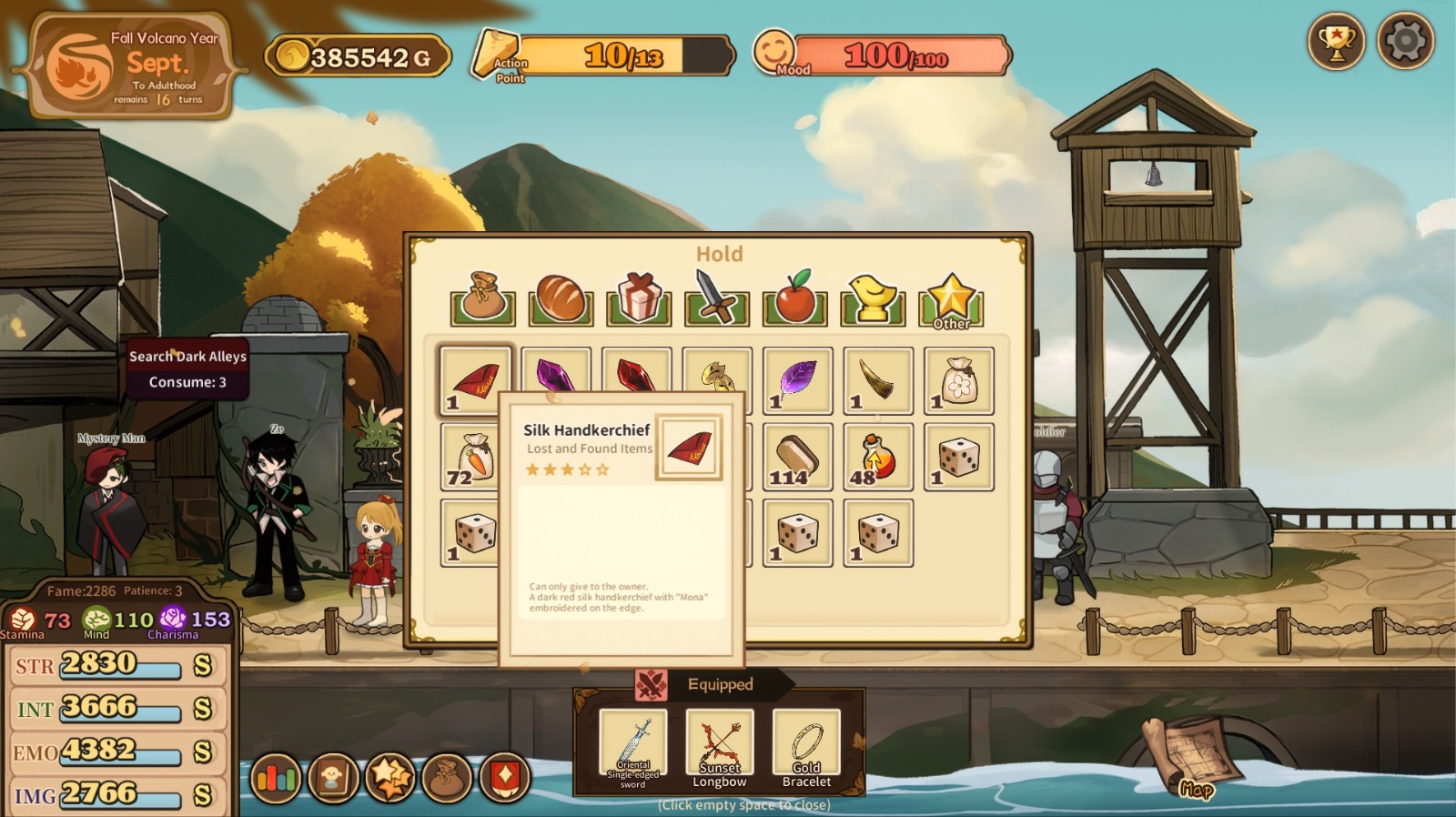Open the settings gear

(x=1403, y=40)
